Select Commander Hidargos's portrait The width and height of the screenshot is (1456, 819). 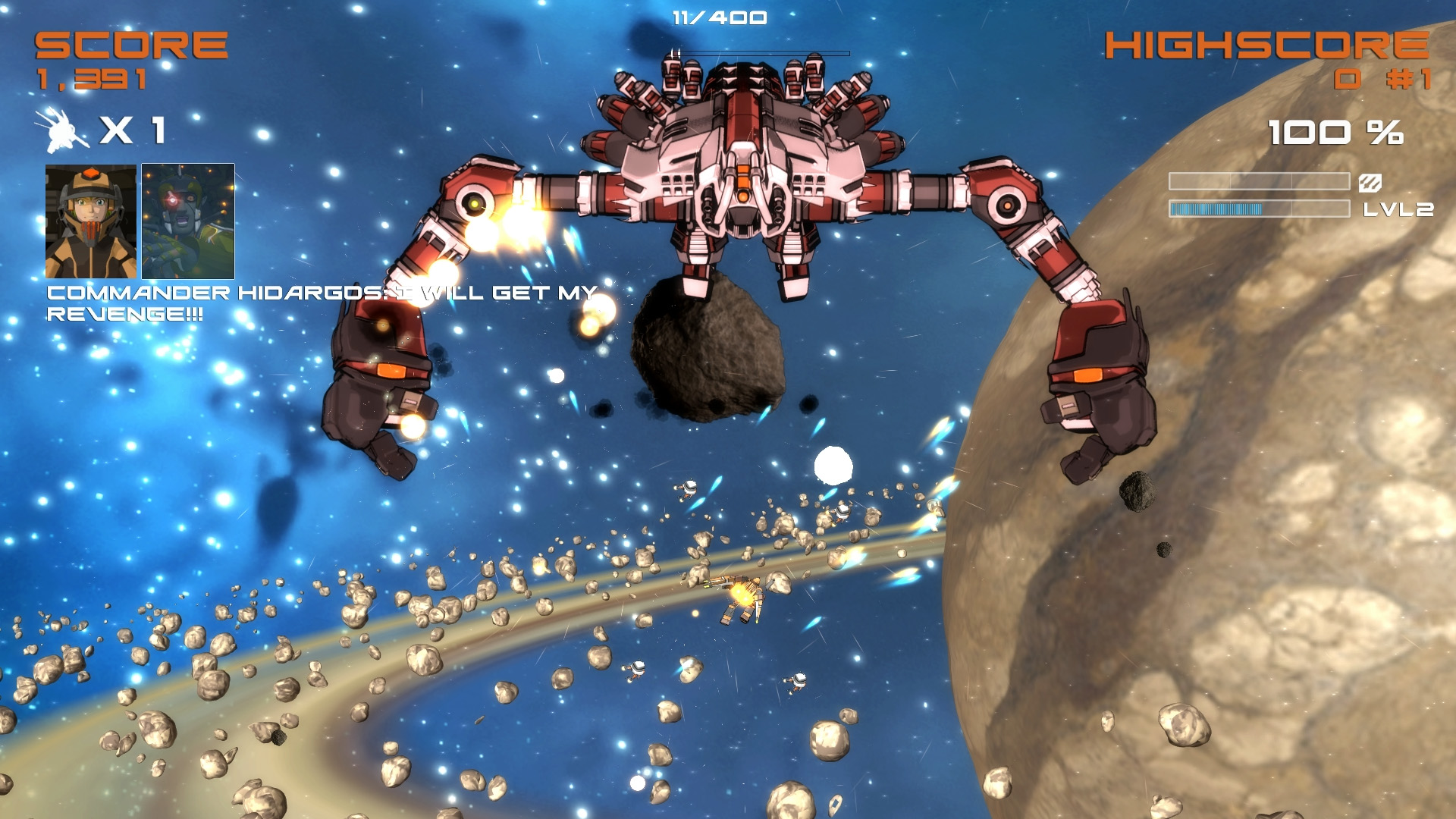coord(188,221)
